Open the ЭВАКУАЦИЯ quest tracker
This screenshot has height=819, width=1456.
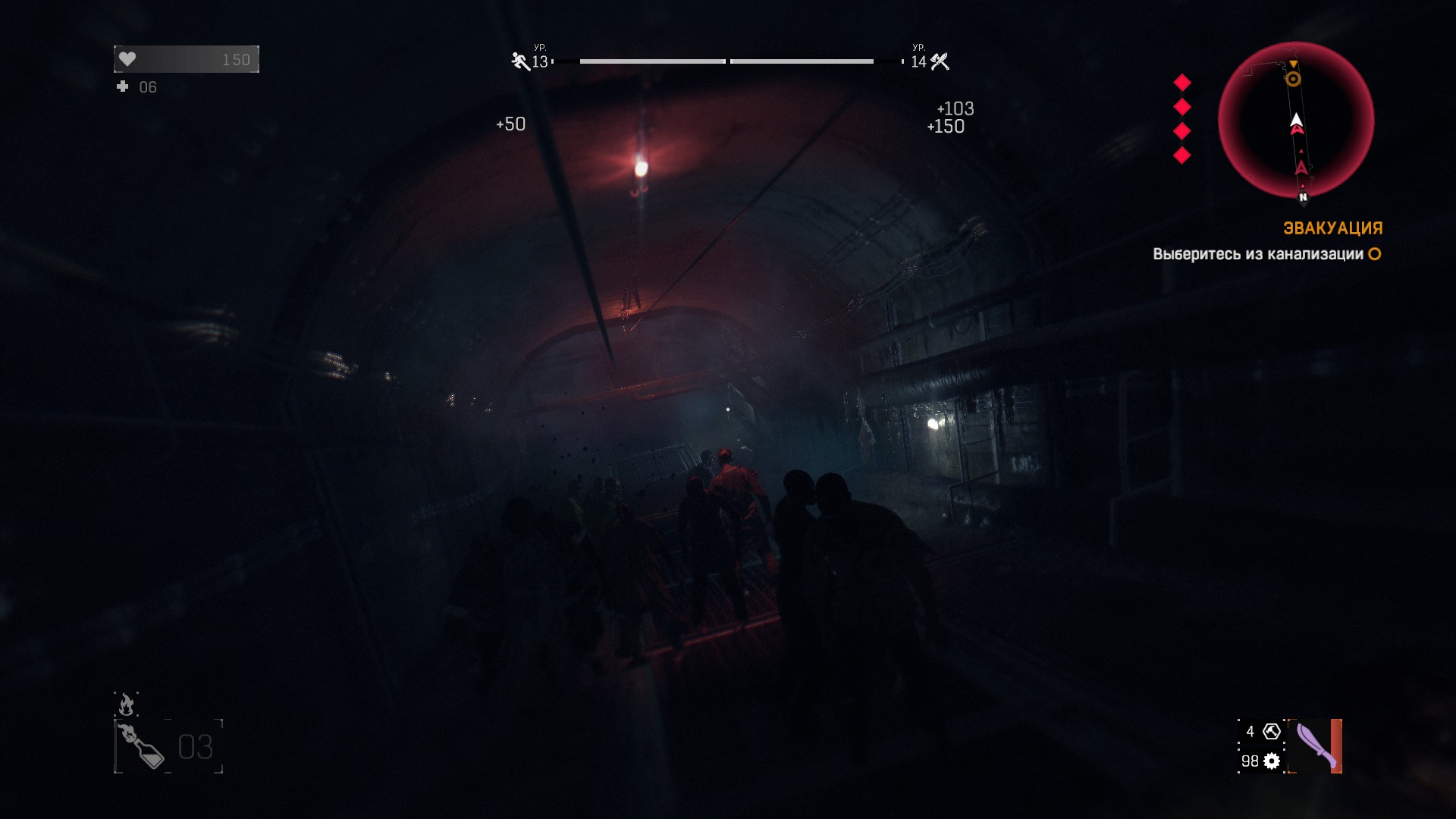click(x=1332, y=228)
